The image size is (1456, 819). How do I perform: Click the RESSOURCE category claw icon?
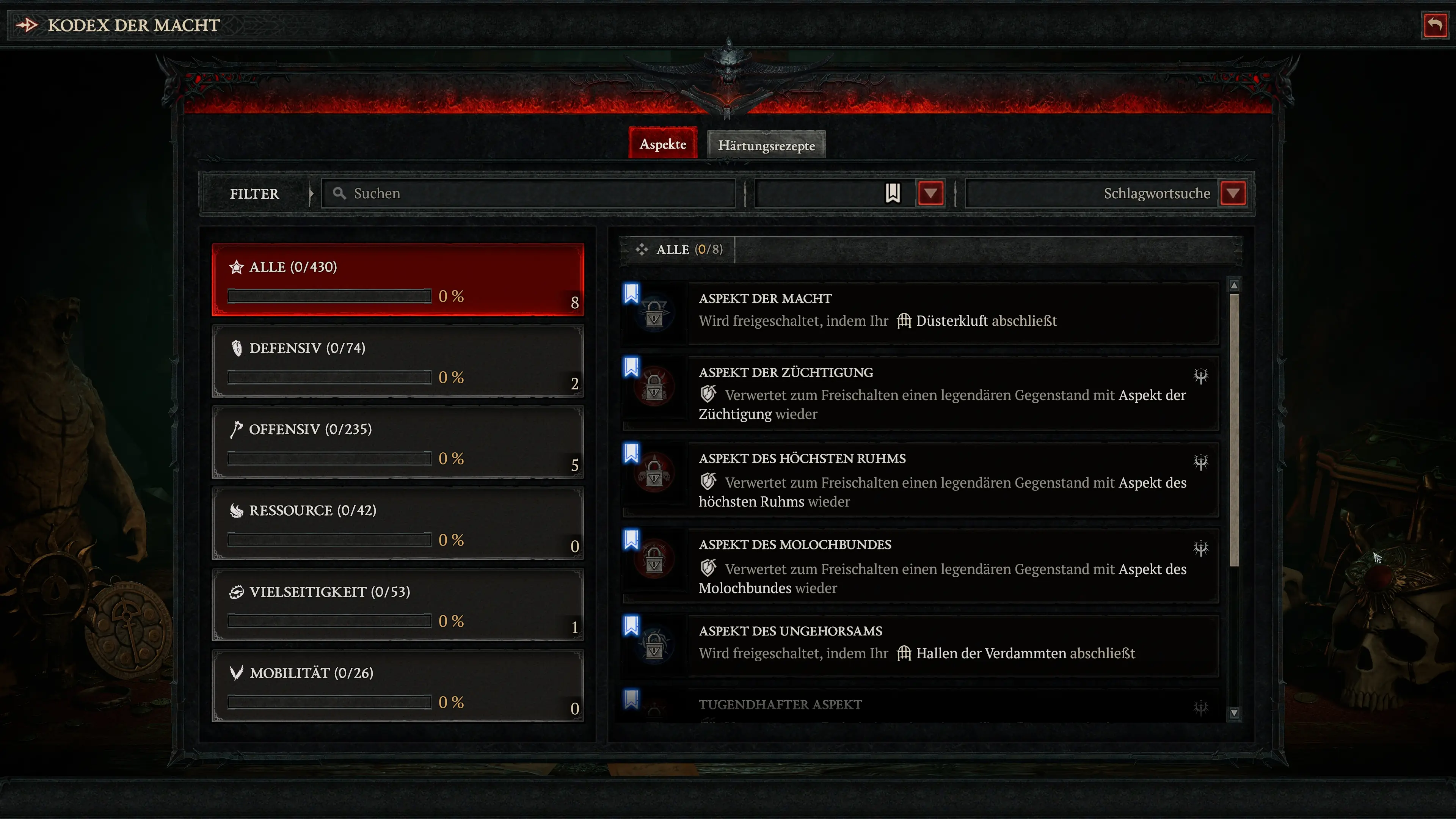coord(237,510)
